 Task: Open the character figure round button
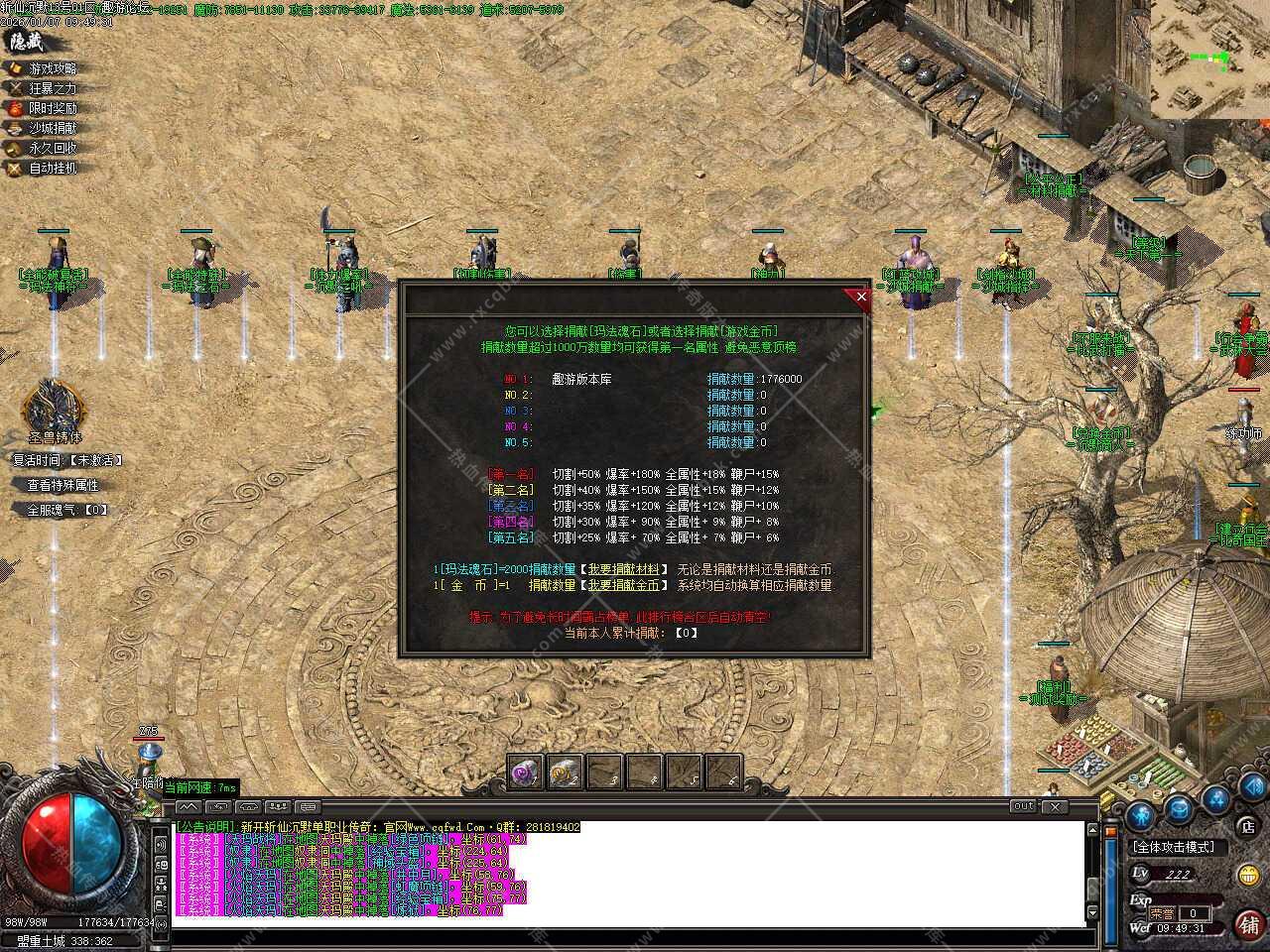(x=1140, y=815)
